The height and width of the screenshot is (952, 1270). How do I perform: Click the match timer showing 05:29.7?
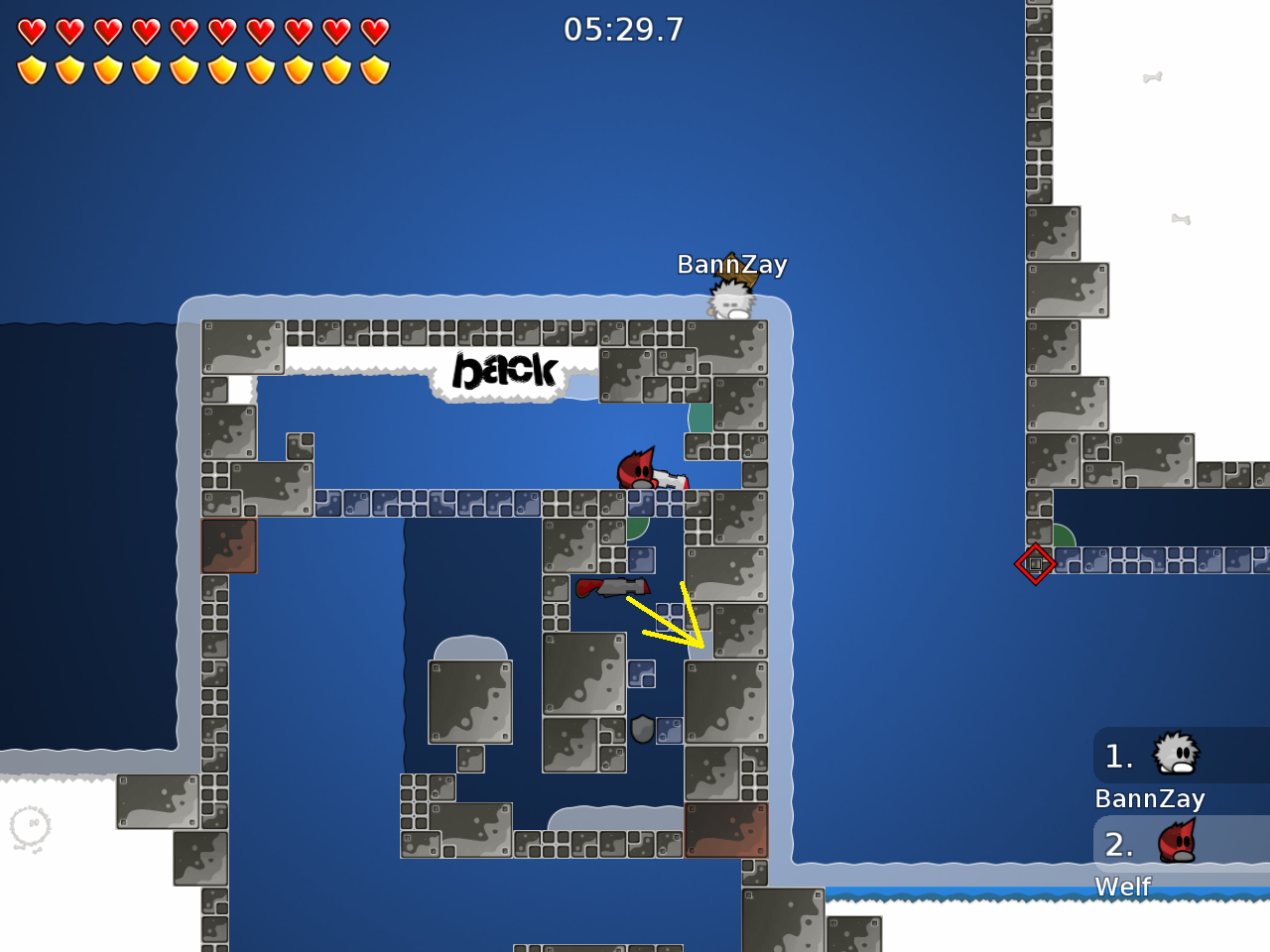coord(626,29)
